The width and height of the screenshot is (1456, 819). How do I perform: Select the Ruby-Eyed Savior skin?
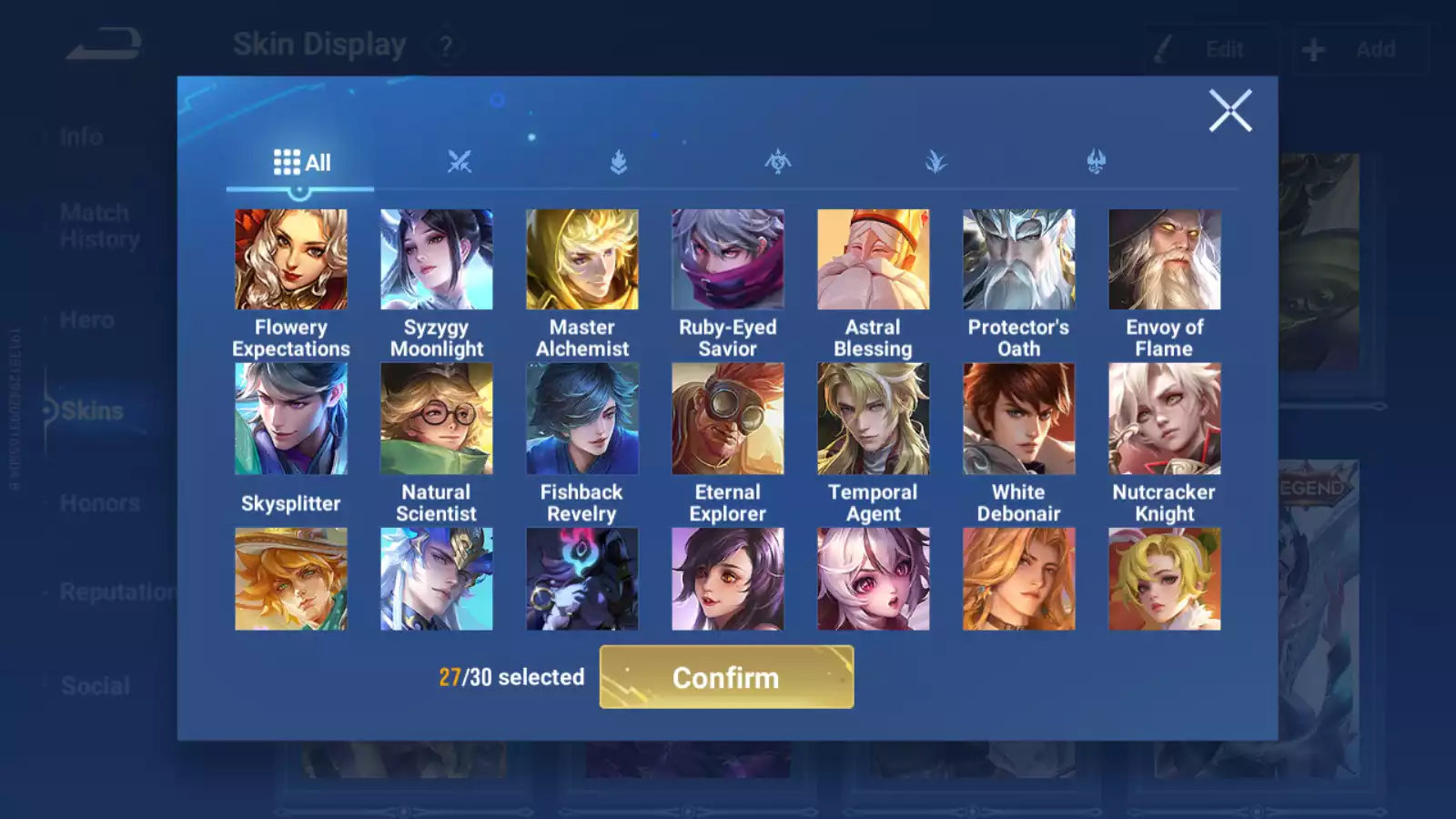tap(728, 260)
